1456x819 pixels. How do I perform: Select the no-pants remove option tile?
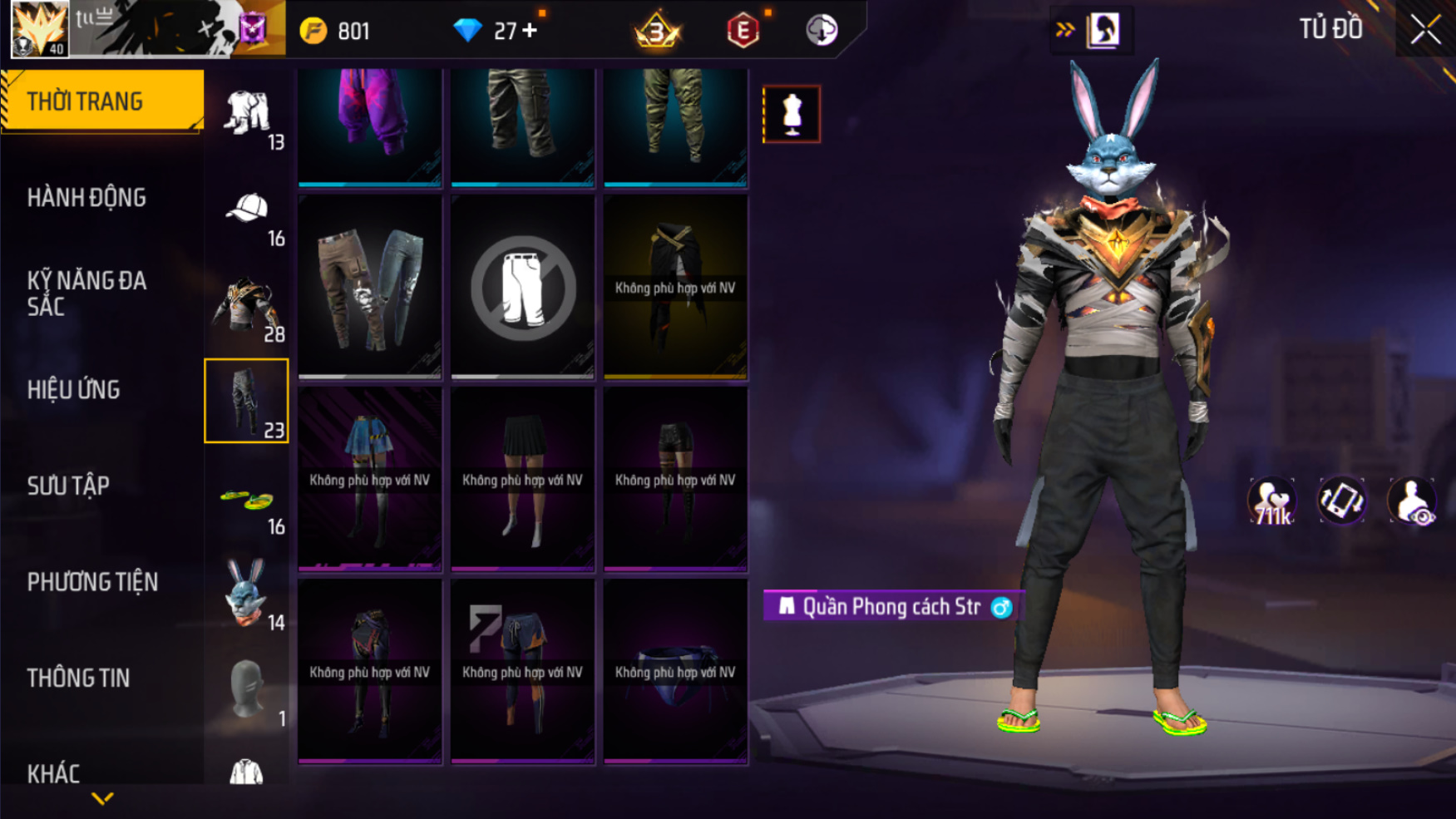coord(523,287)
